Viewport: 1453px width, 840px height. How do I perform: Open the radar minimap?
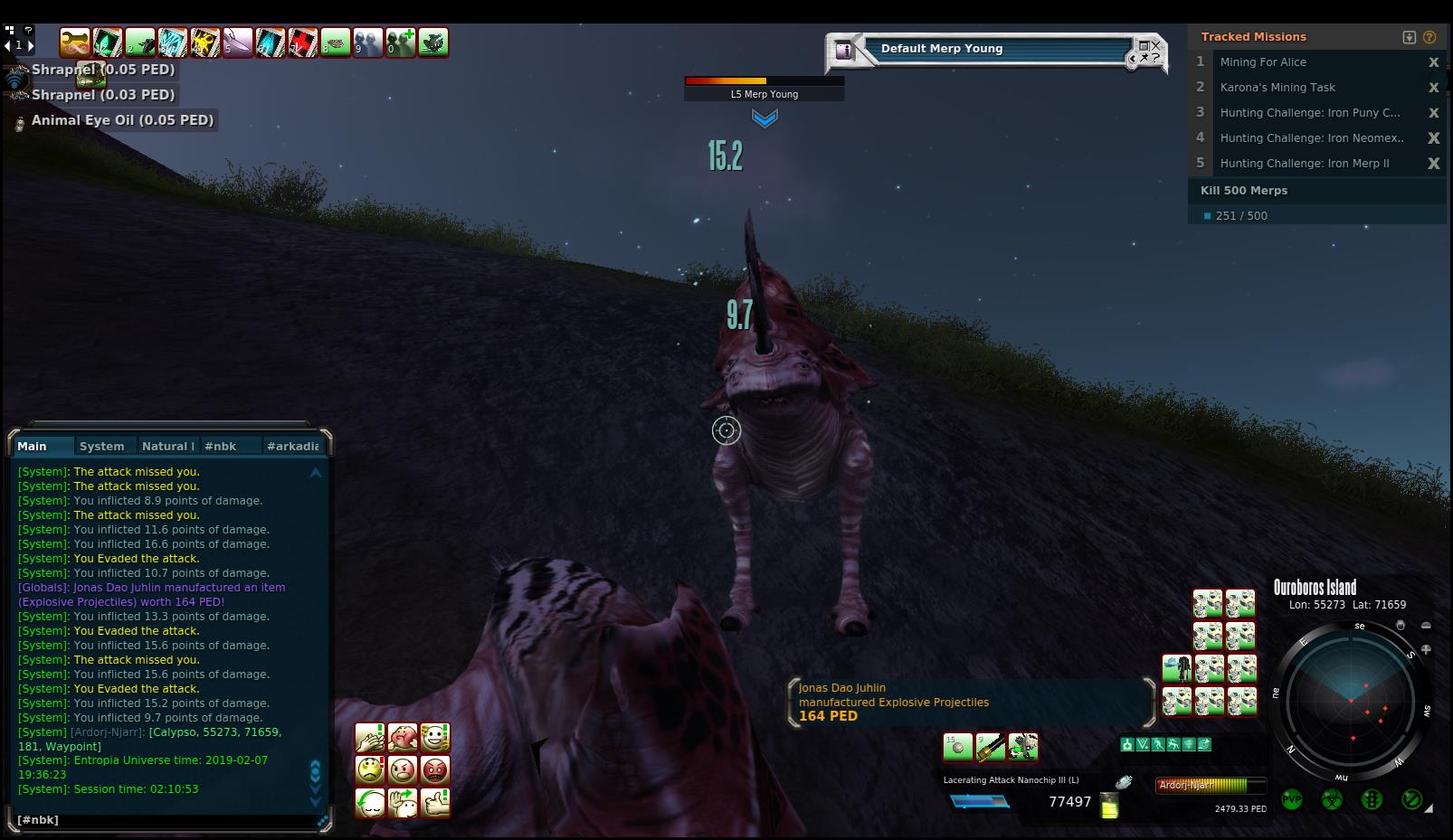pos(1351,701)
